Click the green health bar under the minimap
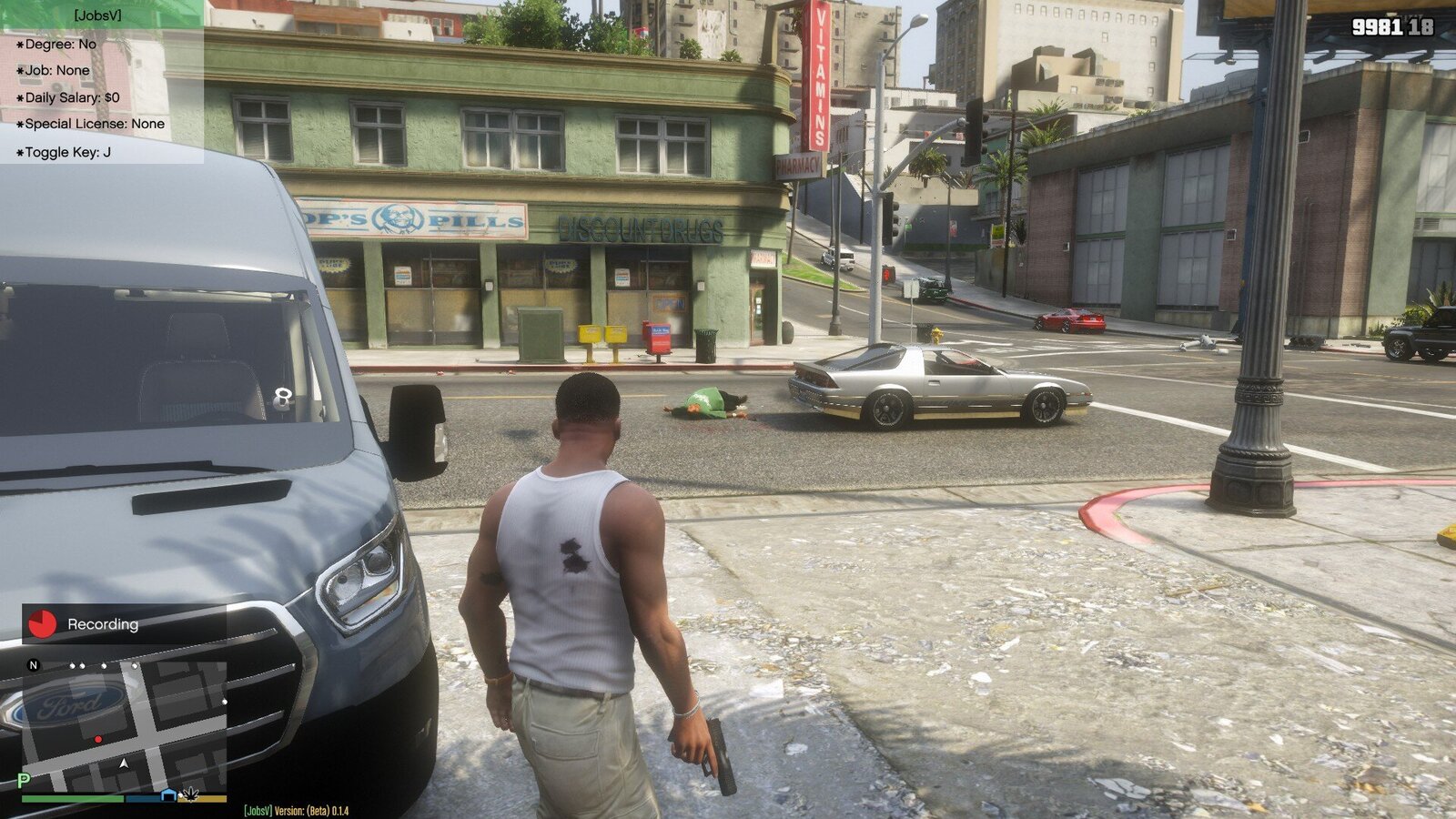This screenshot has height=819, width=1456. tap(73, 800)
